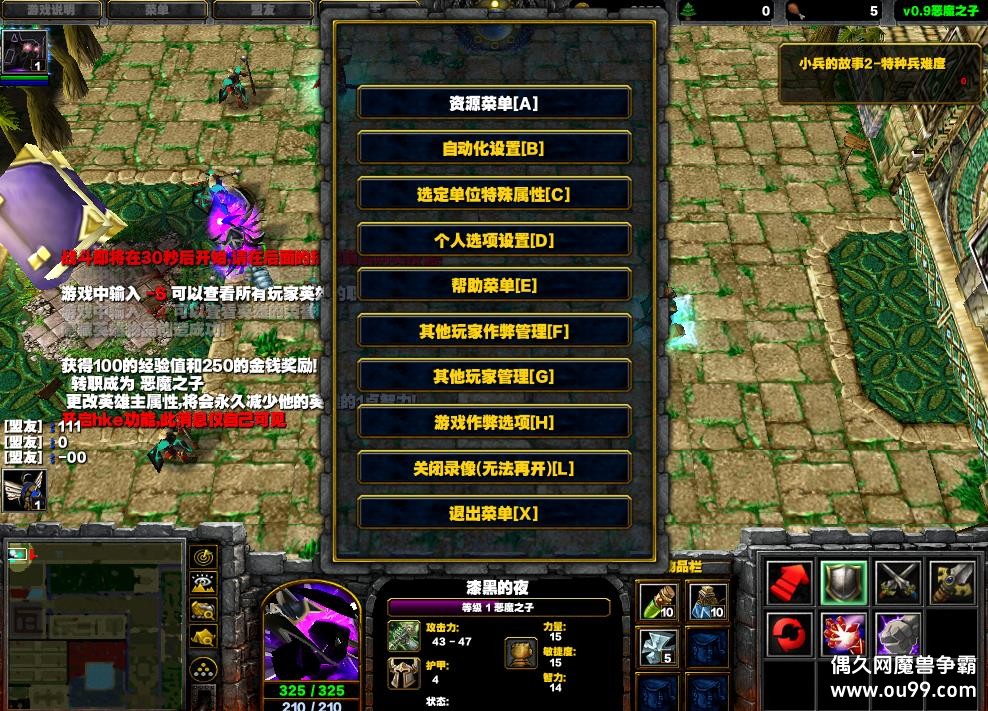Select the green potion inventory slot
The width and height of the screenshot is (988, 711).
pos(658,602)
